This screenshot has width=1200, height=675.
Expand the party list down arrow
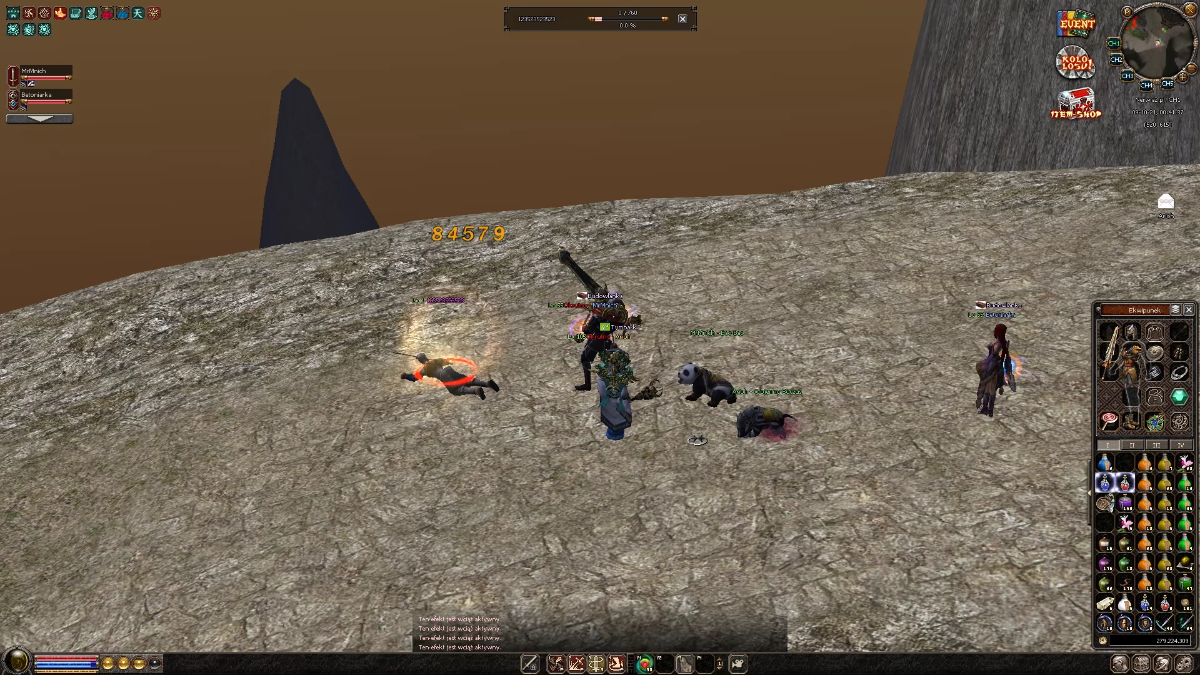[39, 118]
